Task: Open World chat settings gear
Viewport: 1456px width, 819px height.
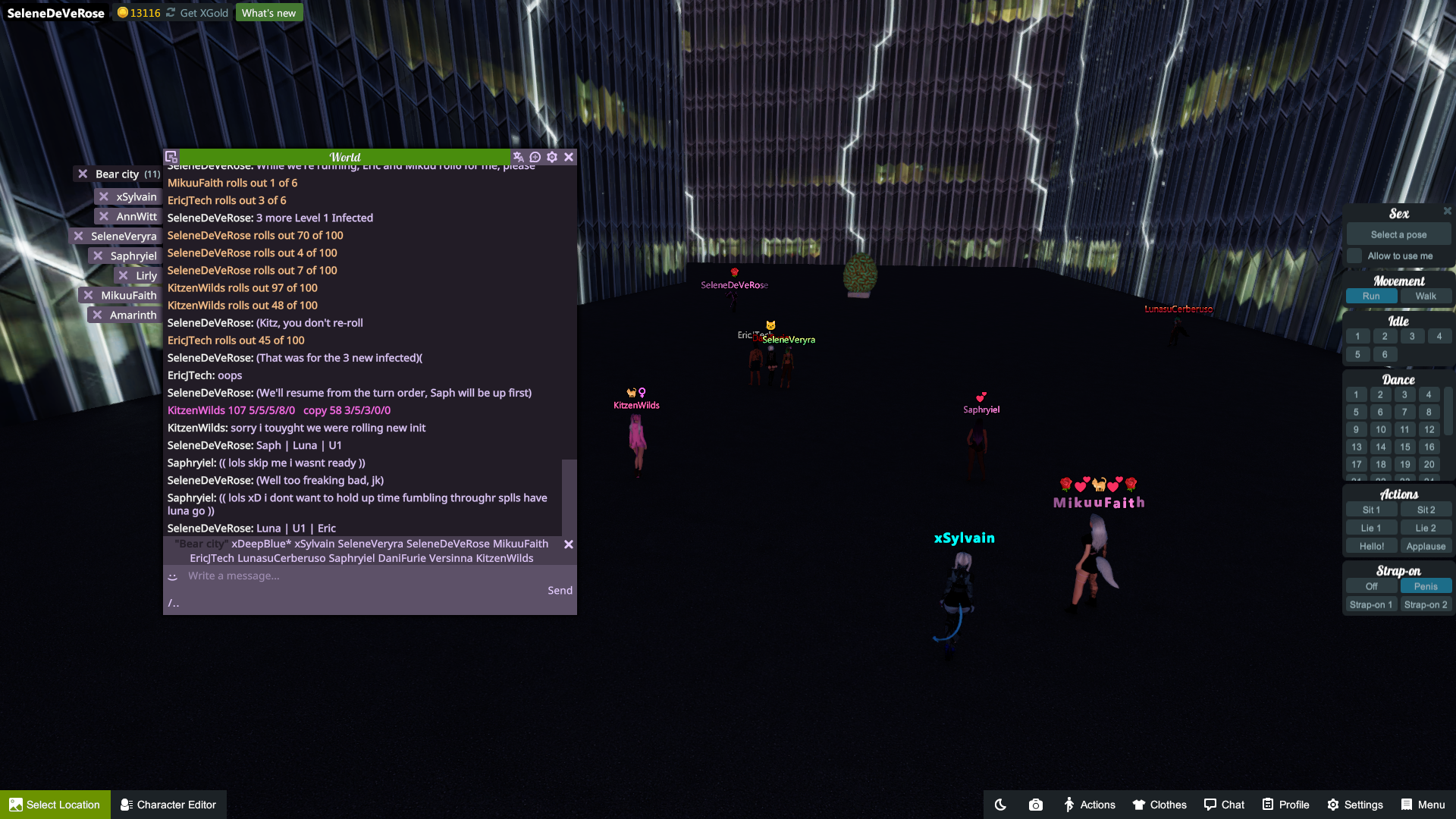Action: (x=552, y=157)
